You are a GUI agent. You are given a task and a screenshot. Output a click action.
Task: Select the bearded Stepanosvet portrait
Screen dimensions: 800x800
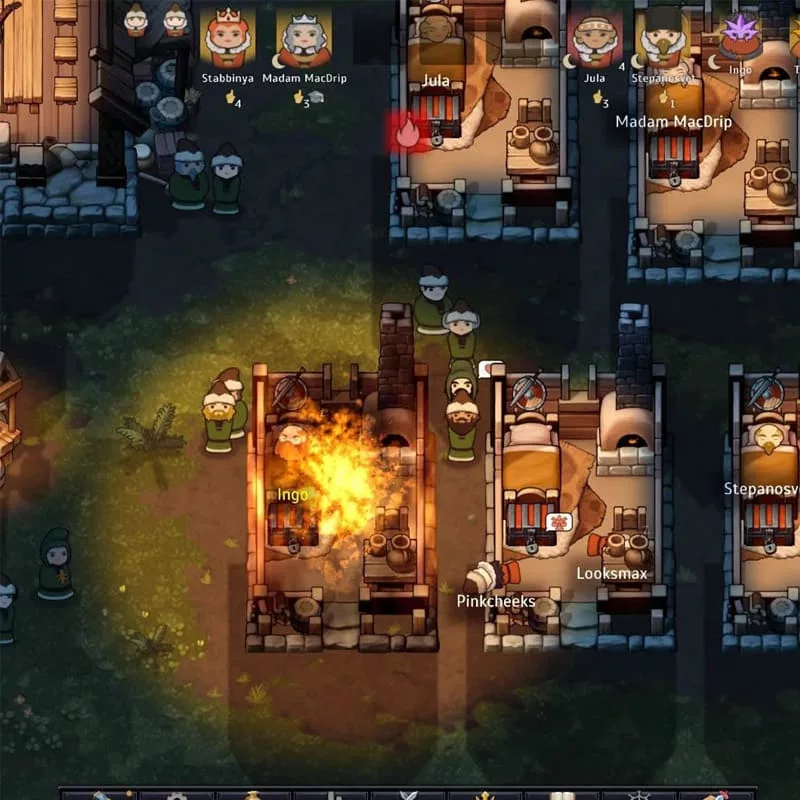[664, 40]
